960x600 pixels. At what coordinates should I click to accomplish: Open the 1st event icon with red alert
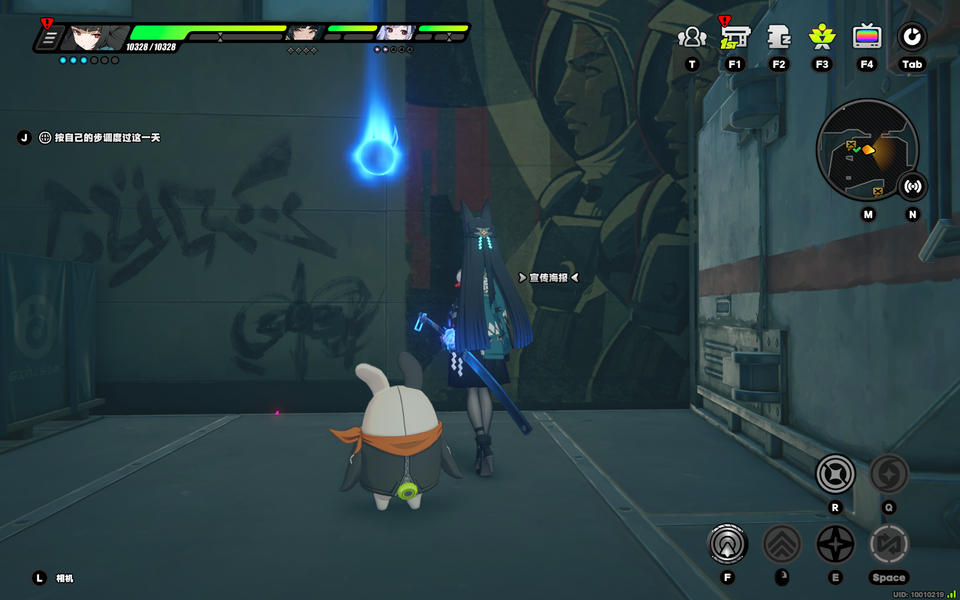click(x=735, y=38)
